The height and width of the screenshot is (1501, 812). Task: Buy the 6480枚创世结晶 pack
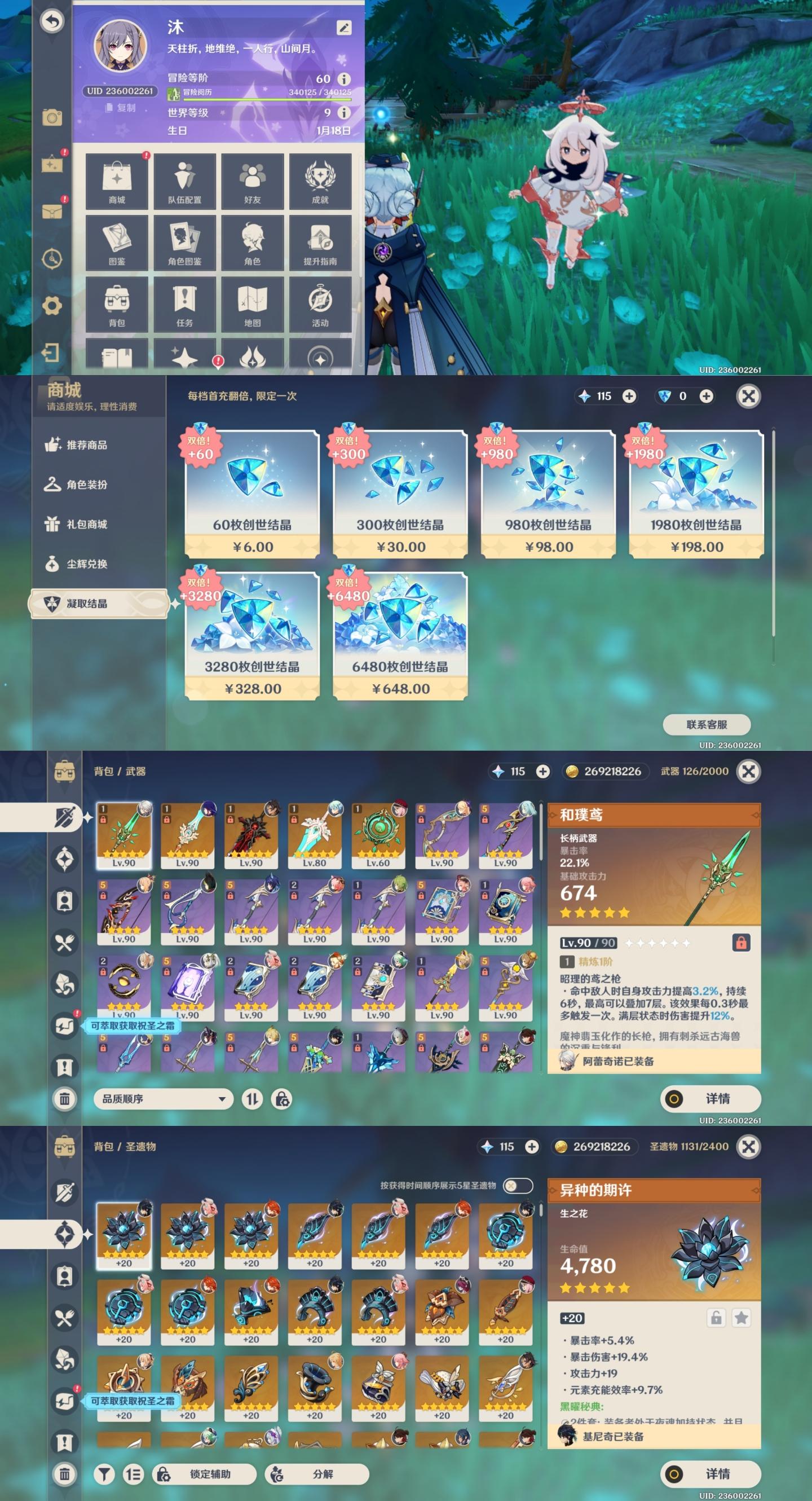400,635
